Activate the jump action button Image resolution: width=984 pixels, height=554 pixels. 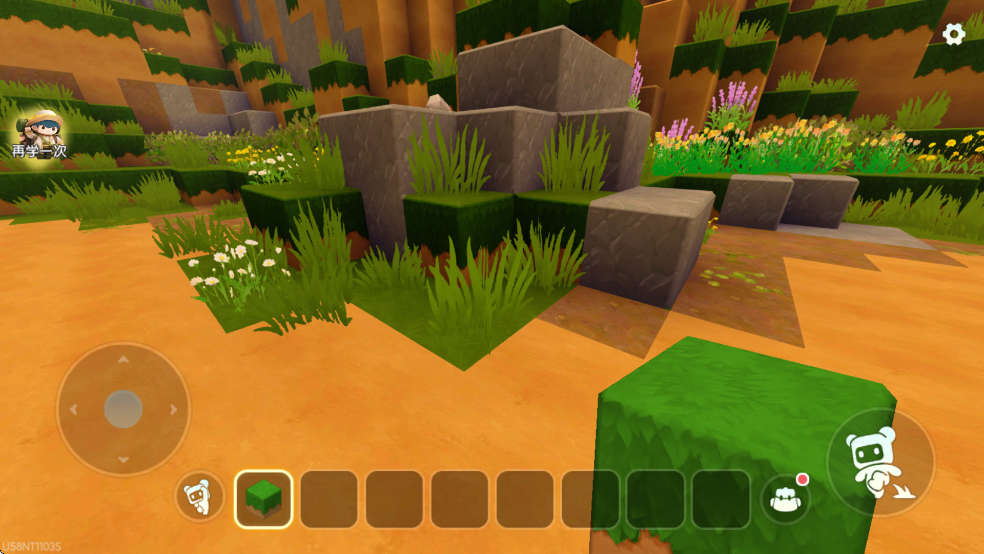pyautogui.click(x=880, y=463)
